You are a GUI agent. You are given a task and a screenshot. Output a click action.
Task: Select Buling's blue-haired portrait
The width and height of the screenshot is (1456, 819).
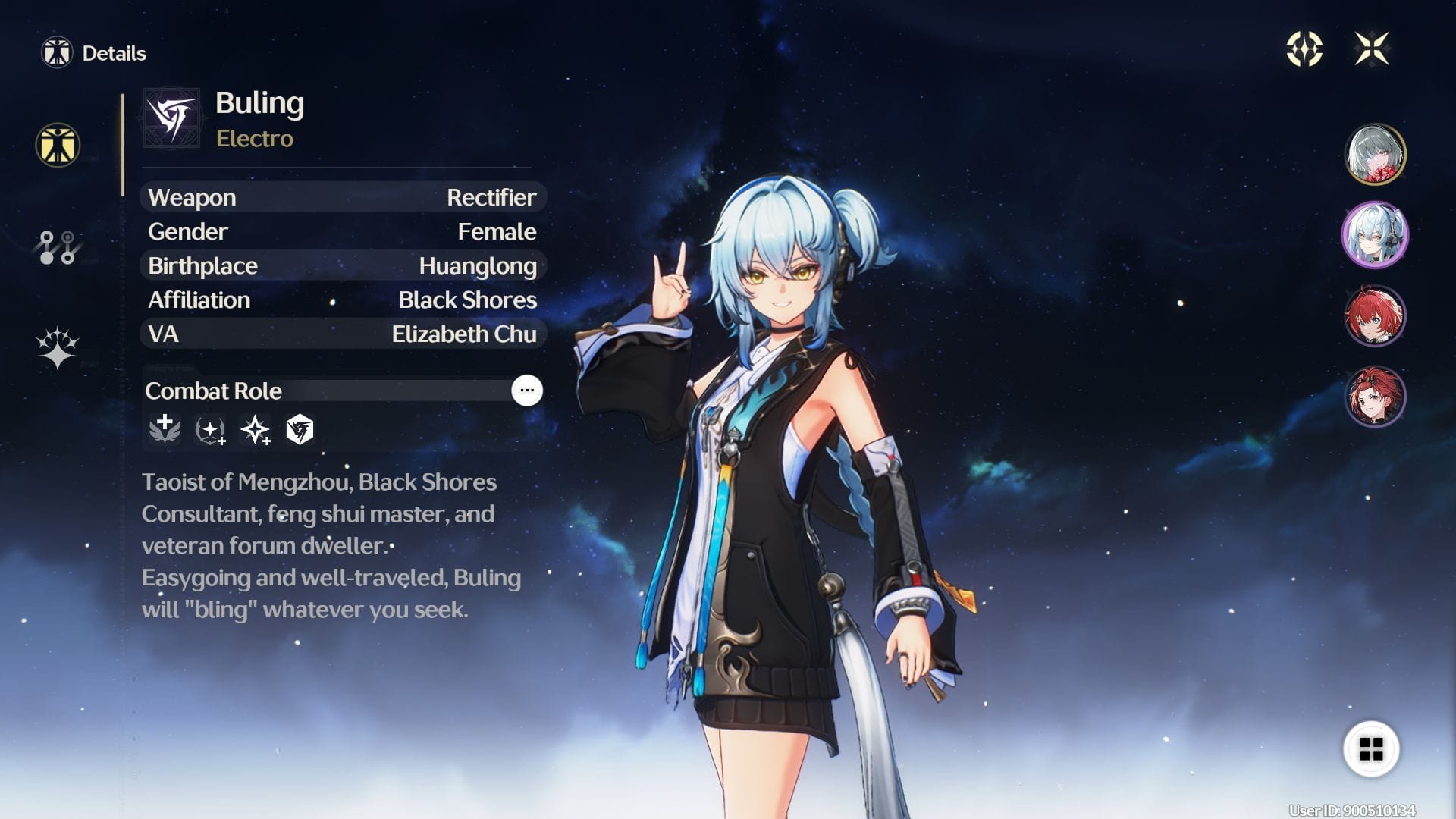coord(1375,235)
